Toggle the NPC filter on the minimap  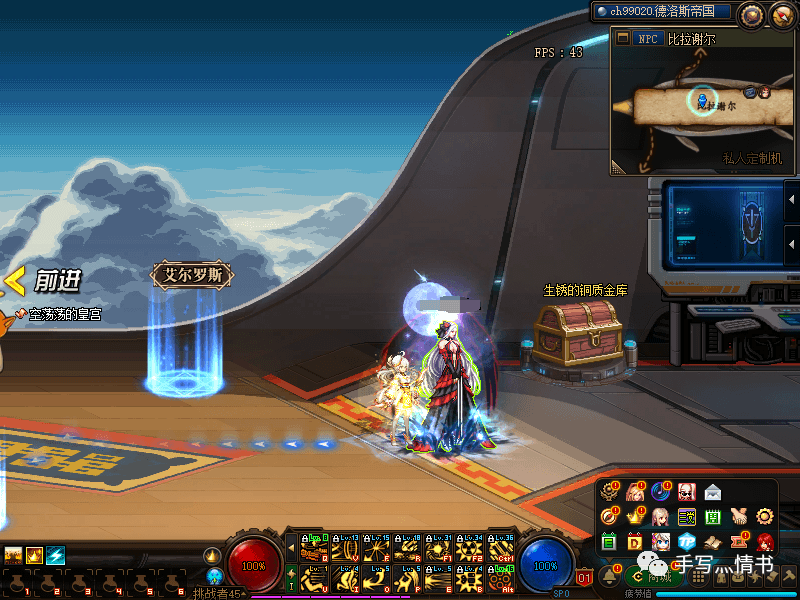(x=648, y=39)
